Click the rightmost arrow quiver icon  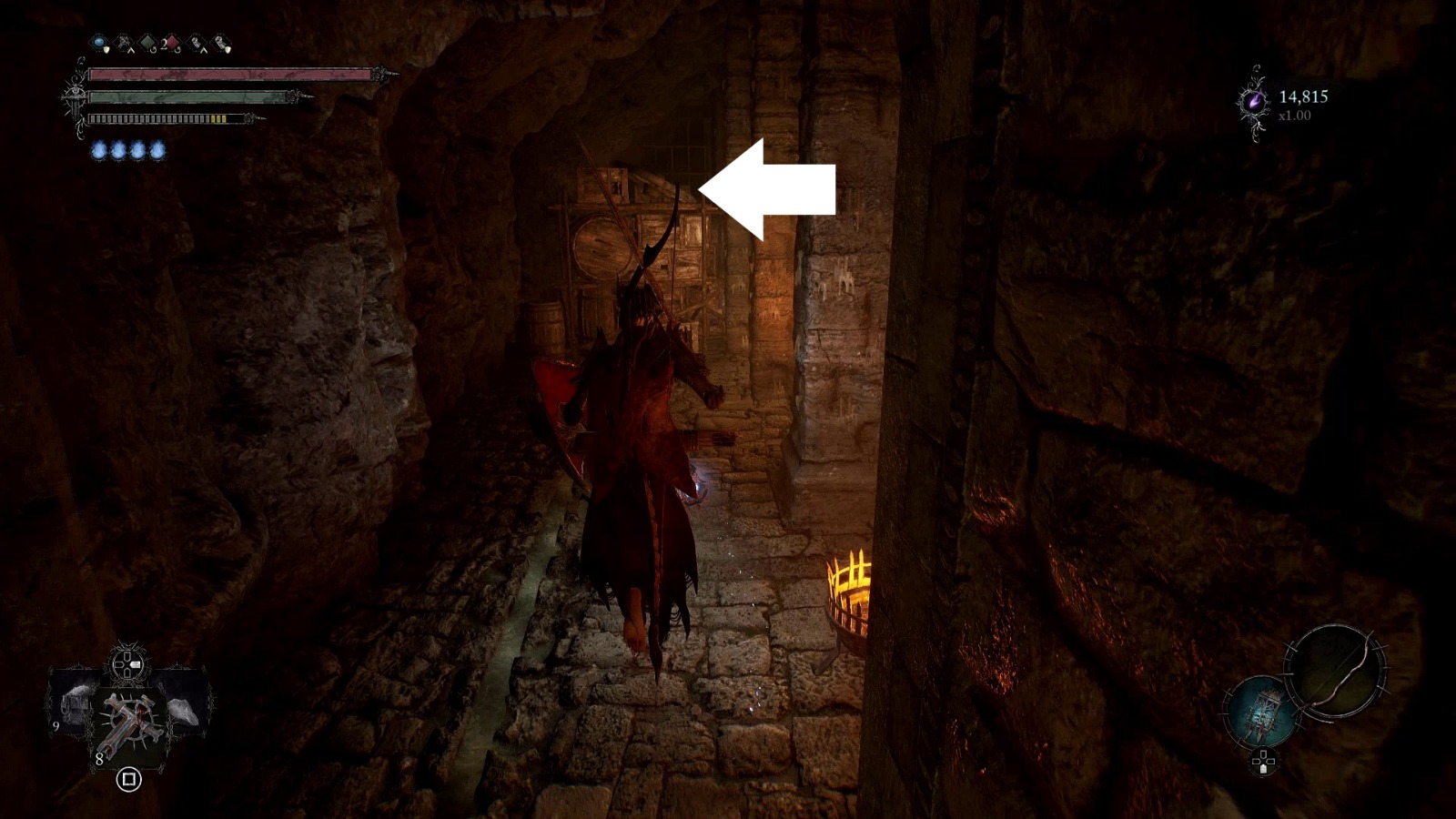click(219, 42)
